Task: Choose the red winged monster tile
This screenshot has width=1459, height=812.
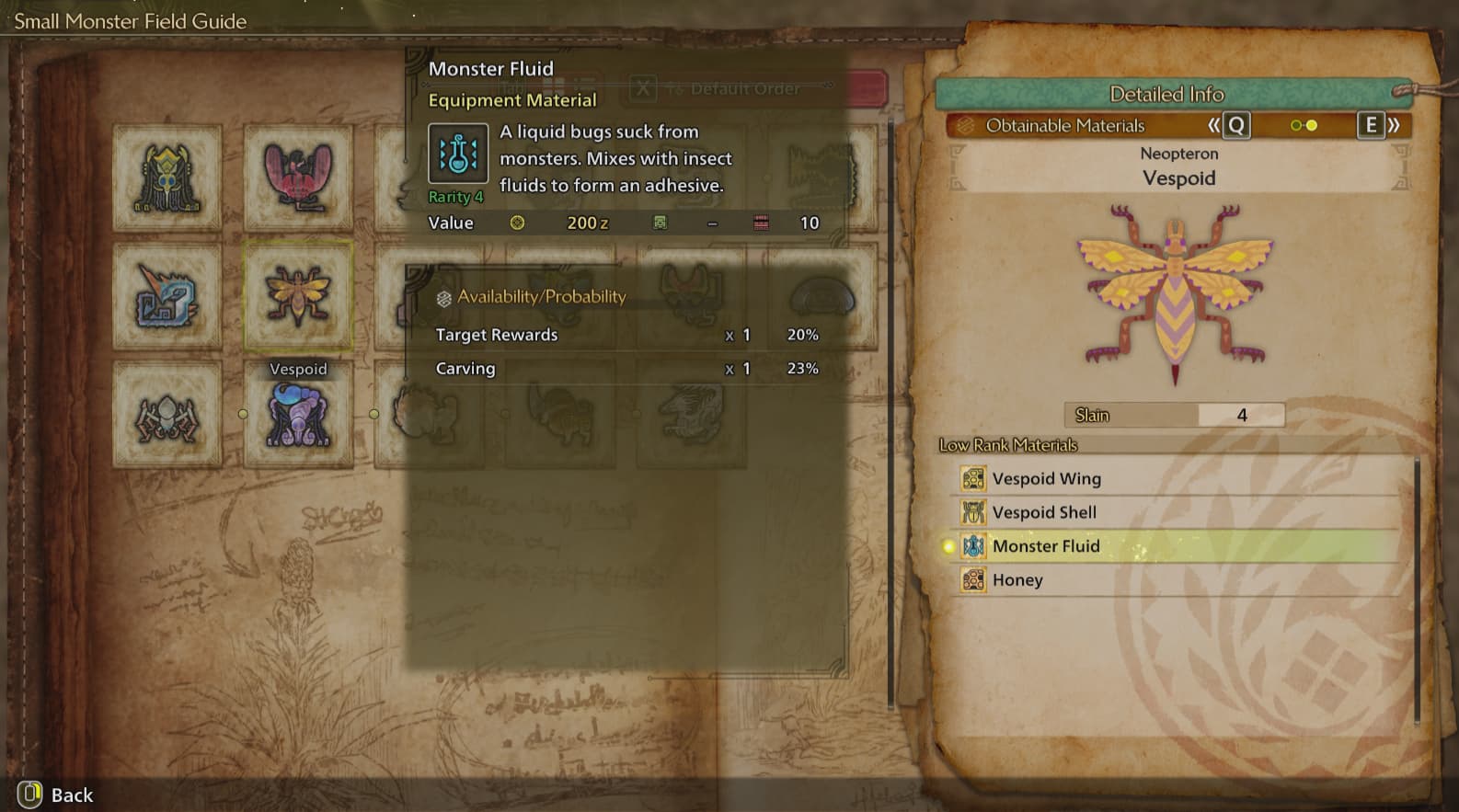Action: pyautogui.click(x=298, y=177)
